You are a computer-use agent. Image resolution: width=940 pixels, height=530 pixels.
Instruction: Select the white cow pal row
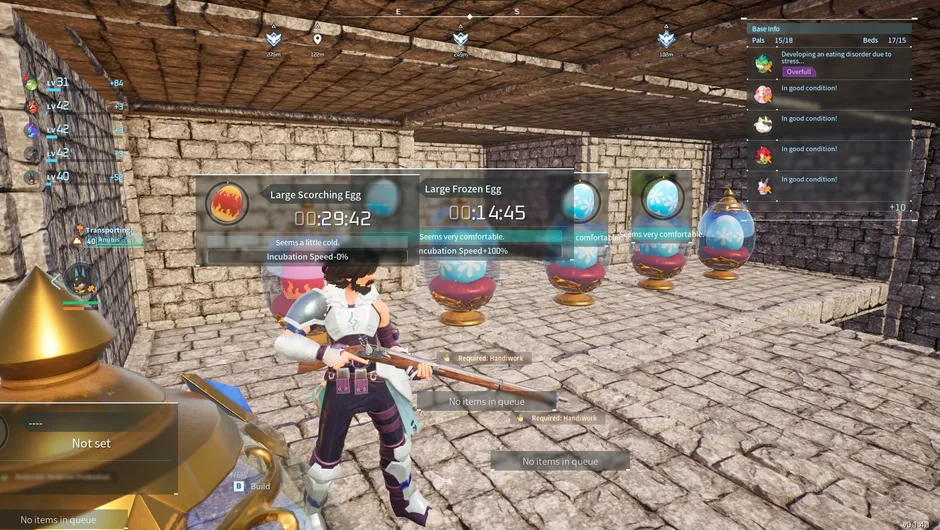[764, 124]
